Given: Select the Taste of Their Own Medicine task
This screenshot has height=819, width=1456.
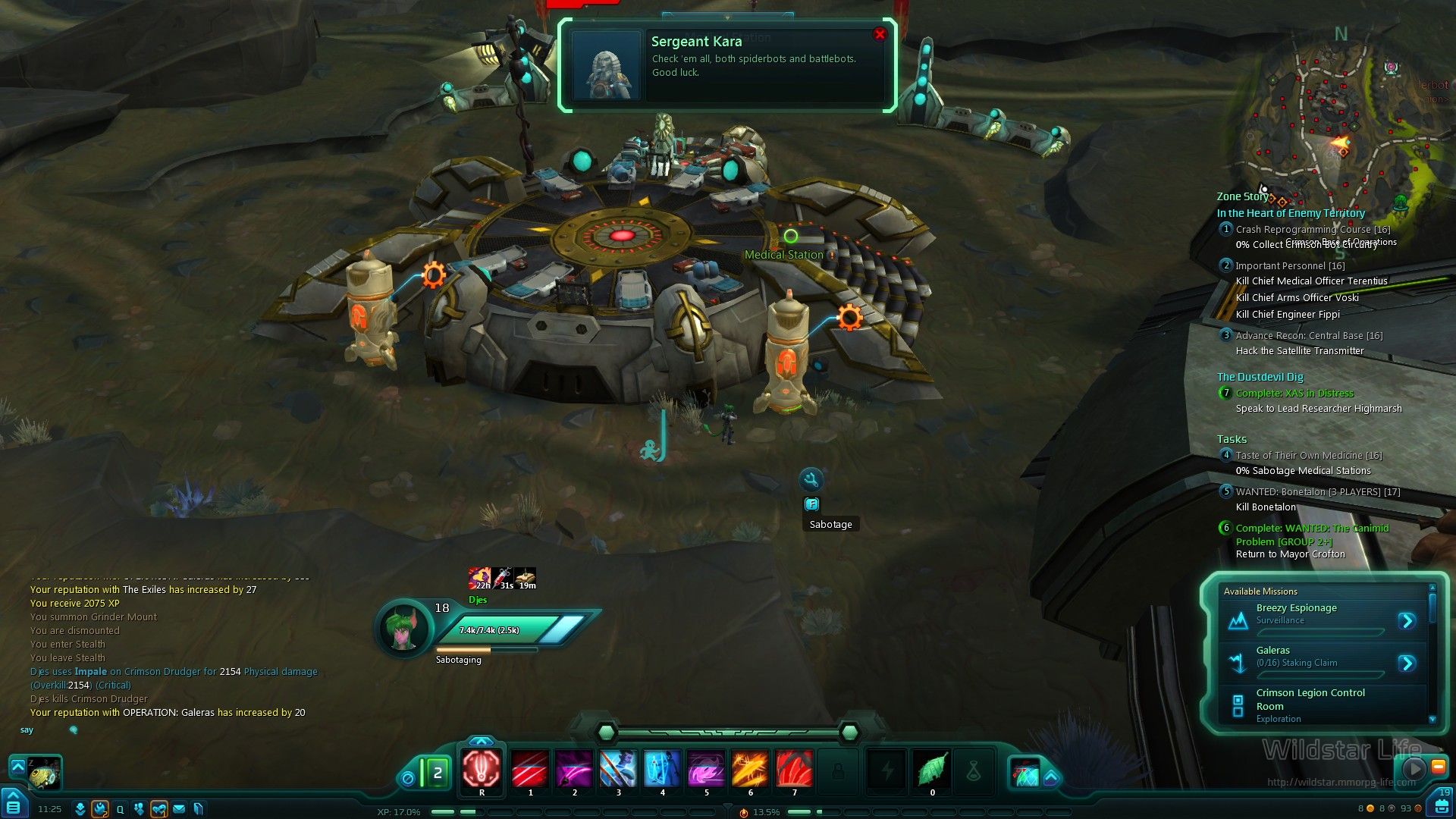Looking at the screenshot, I should click(1308, 456).
